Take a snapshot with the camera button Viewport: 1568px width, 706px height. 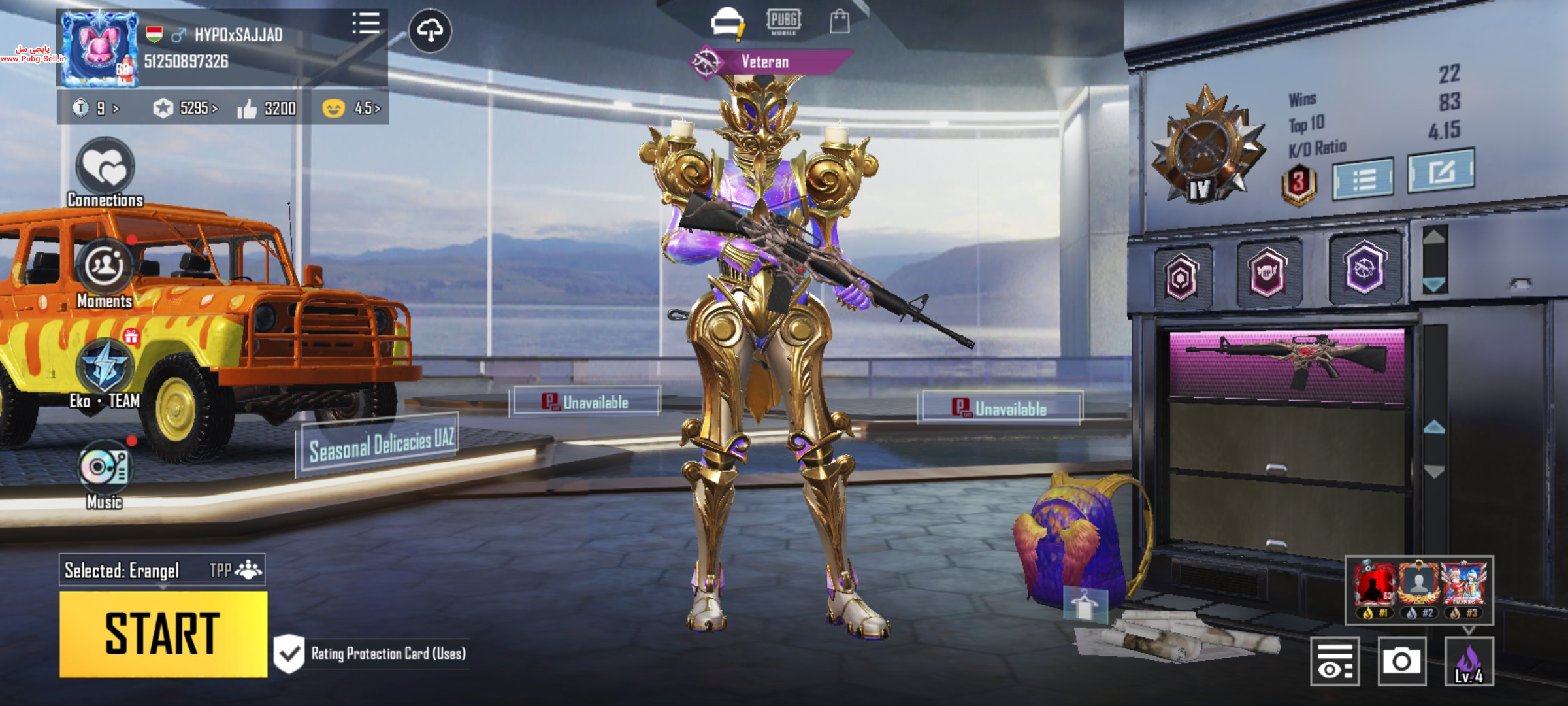point(1401,662)
